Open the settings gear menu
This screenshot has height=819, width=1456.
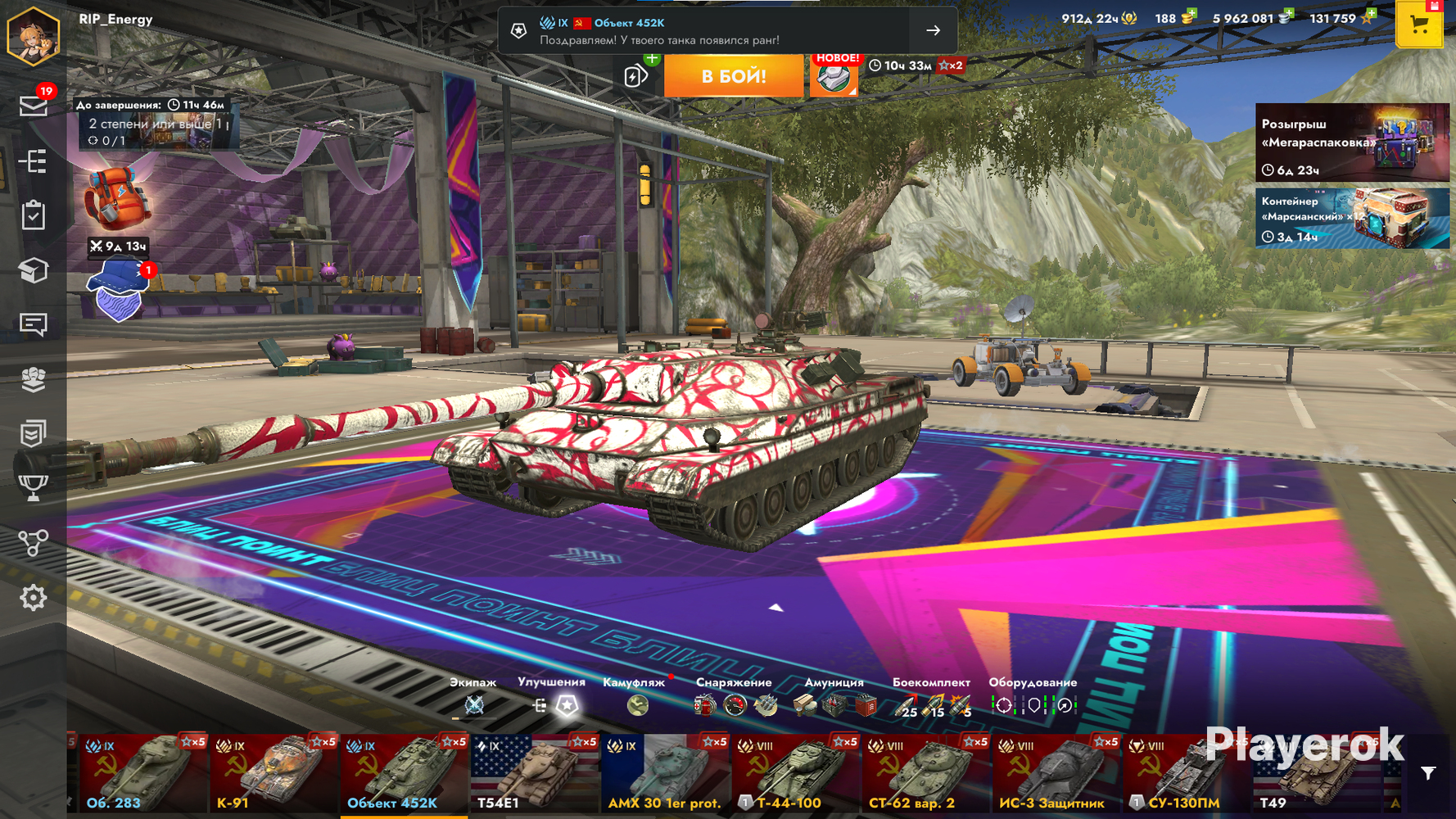click(x=34, y=598)
